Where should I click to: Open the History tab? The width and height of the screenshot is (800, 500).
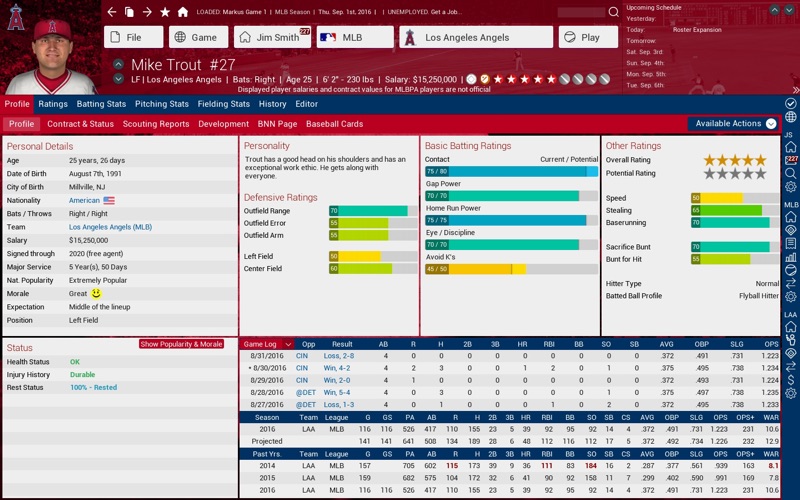(272, 104)
